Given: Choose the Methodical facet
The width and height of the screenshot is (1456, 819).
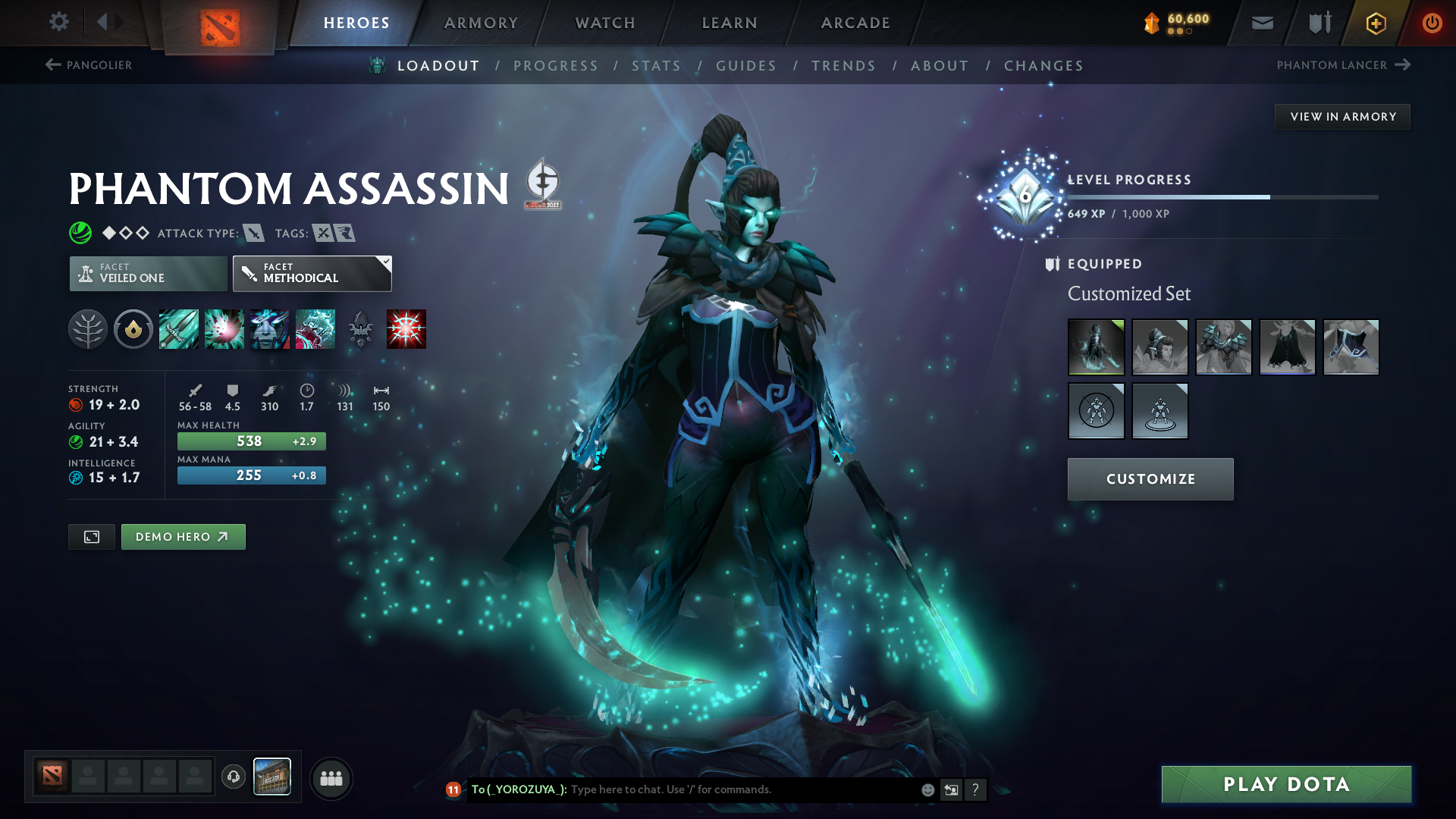Looking at the screenshot, I should (312, 274).
